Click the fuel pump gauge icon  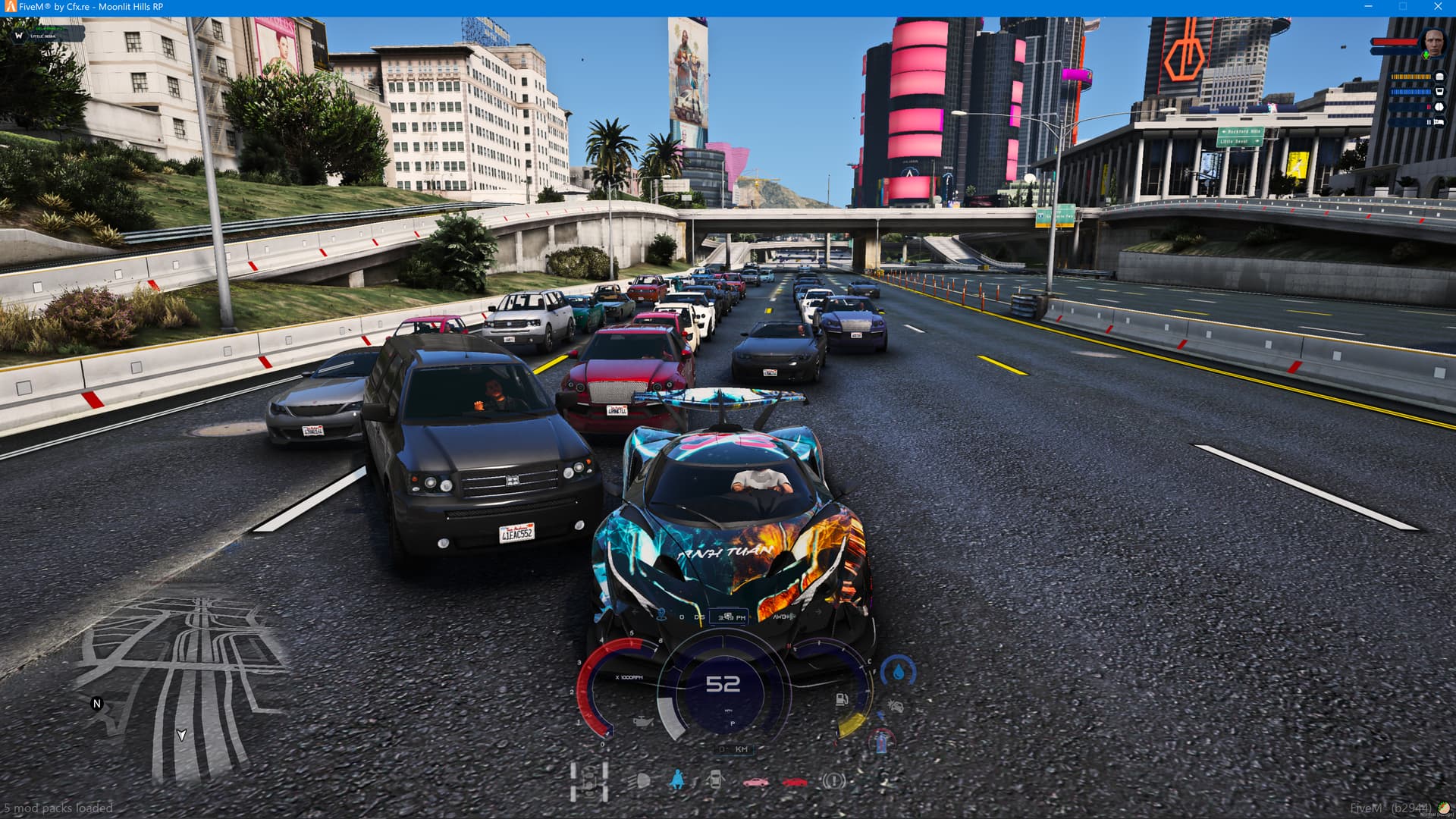pos(842,699)
